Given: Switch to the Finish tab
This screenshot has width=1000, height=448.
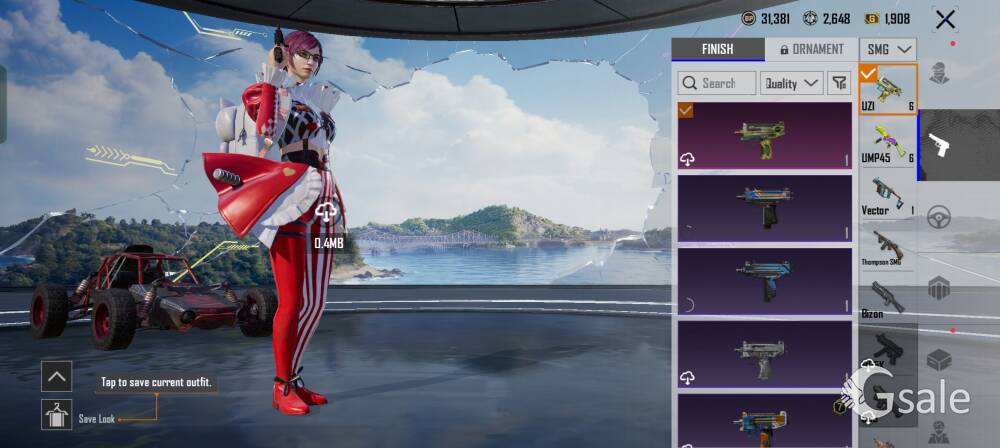Looking at the screenshot, I should (x=717, y=49).
